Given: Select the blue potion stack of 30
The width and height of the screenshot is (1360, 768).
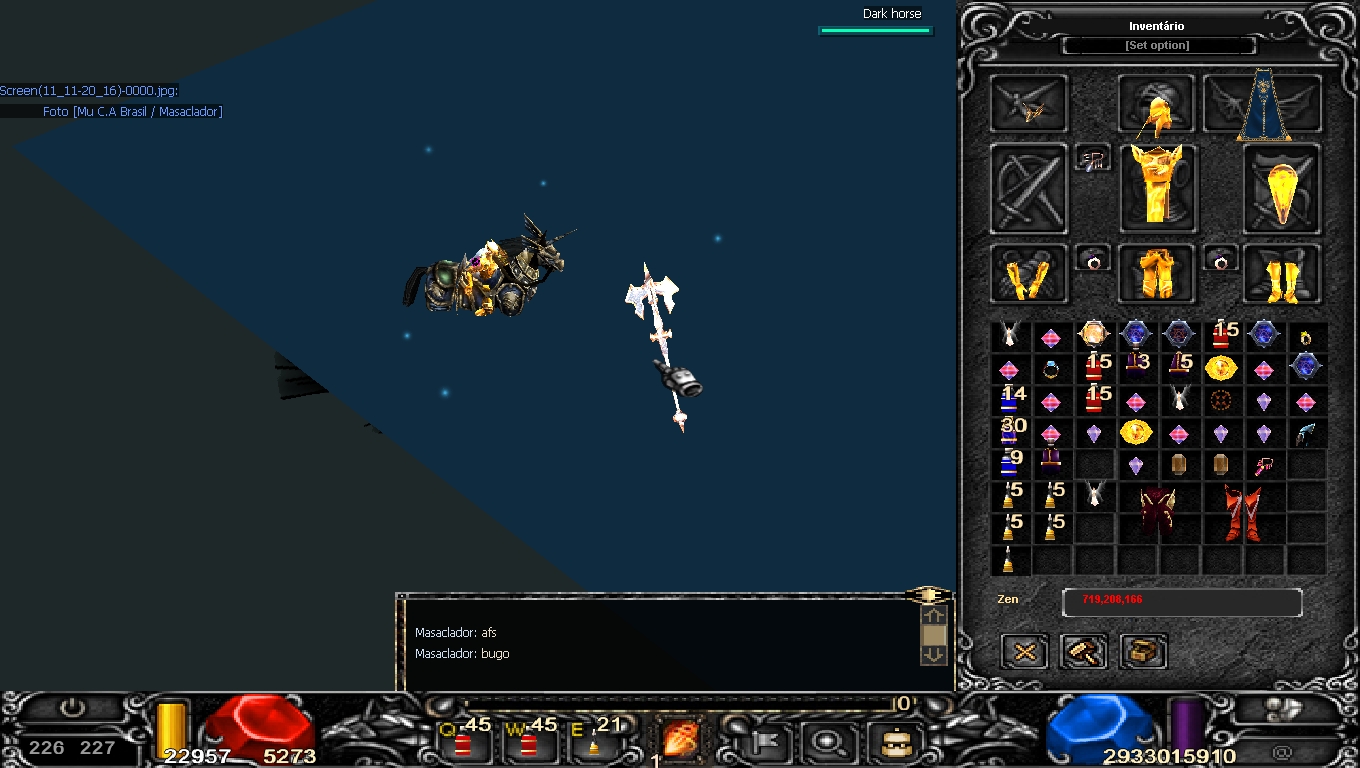Looking at the screenshot, I should pyautogui.click(x=1010, y=432).
